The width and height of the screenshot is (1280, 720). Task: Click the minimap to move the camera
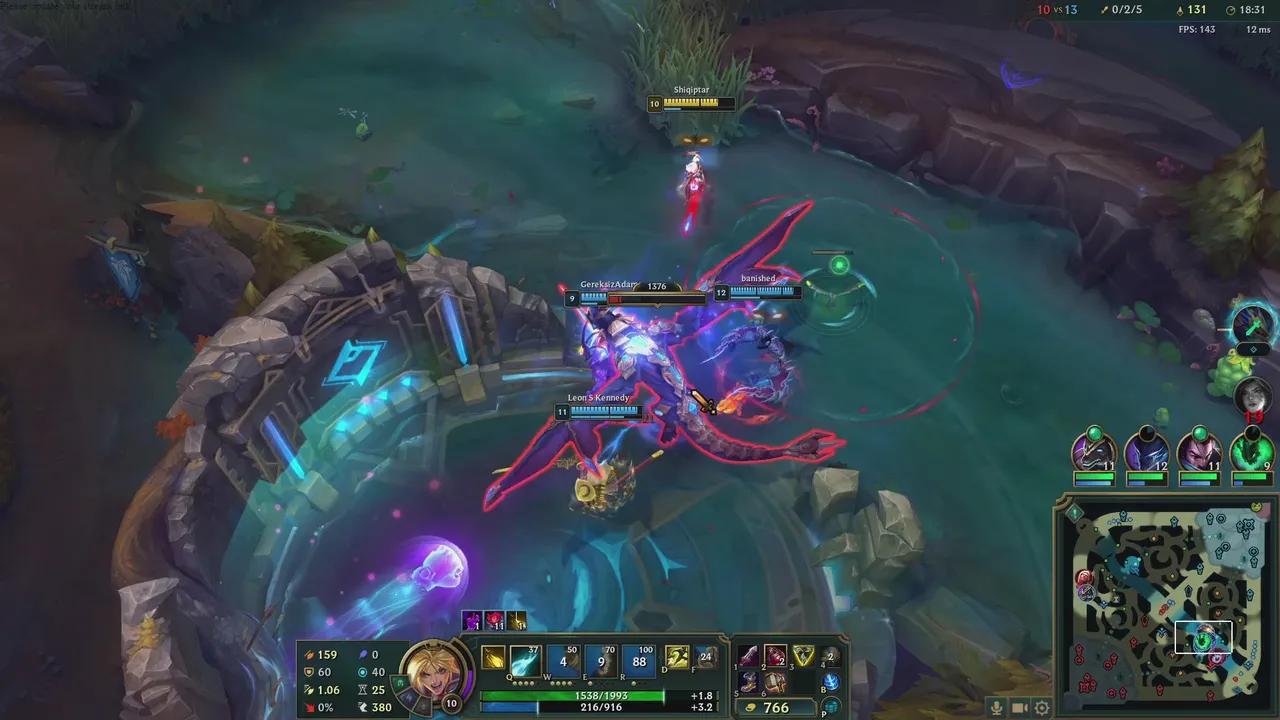coord(1160,600)
